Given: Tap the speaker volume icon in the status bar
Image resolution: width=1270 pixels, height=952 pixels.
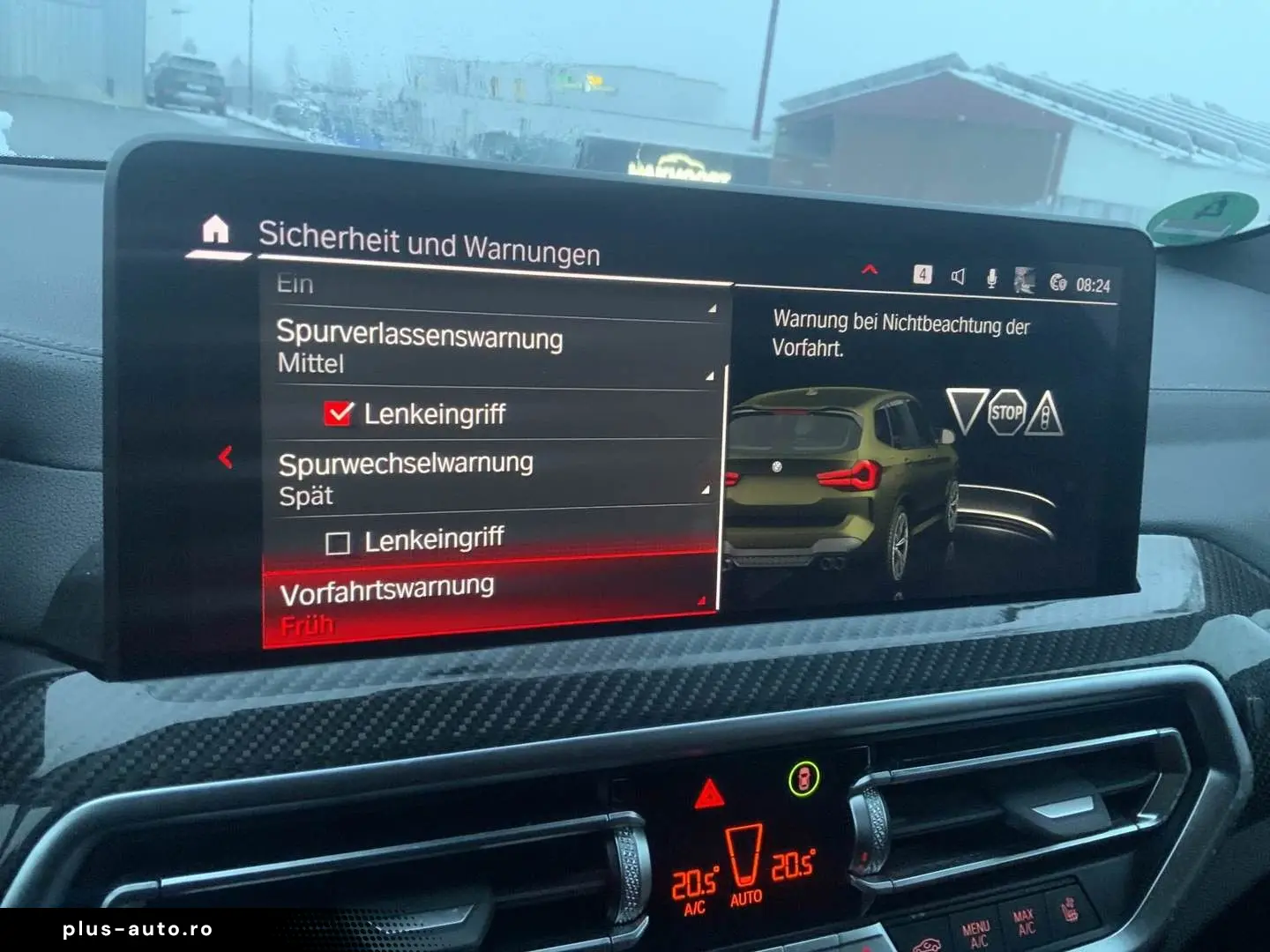Looking at the screenshot, I should (x=958, y=277).
